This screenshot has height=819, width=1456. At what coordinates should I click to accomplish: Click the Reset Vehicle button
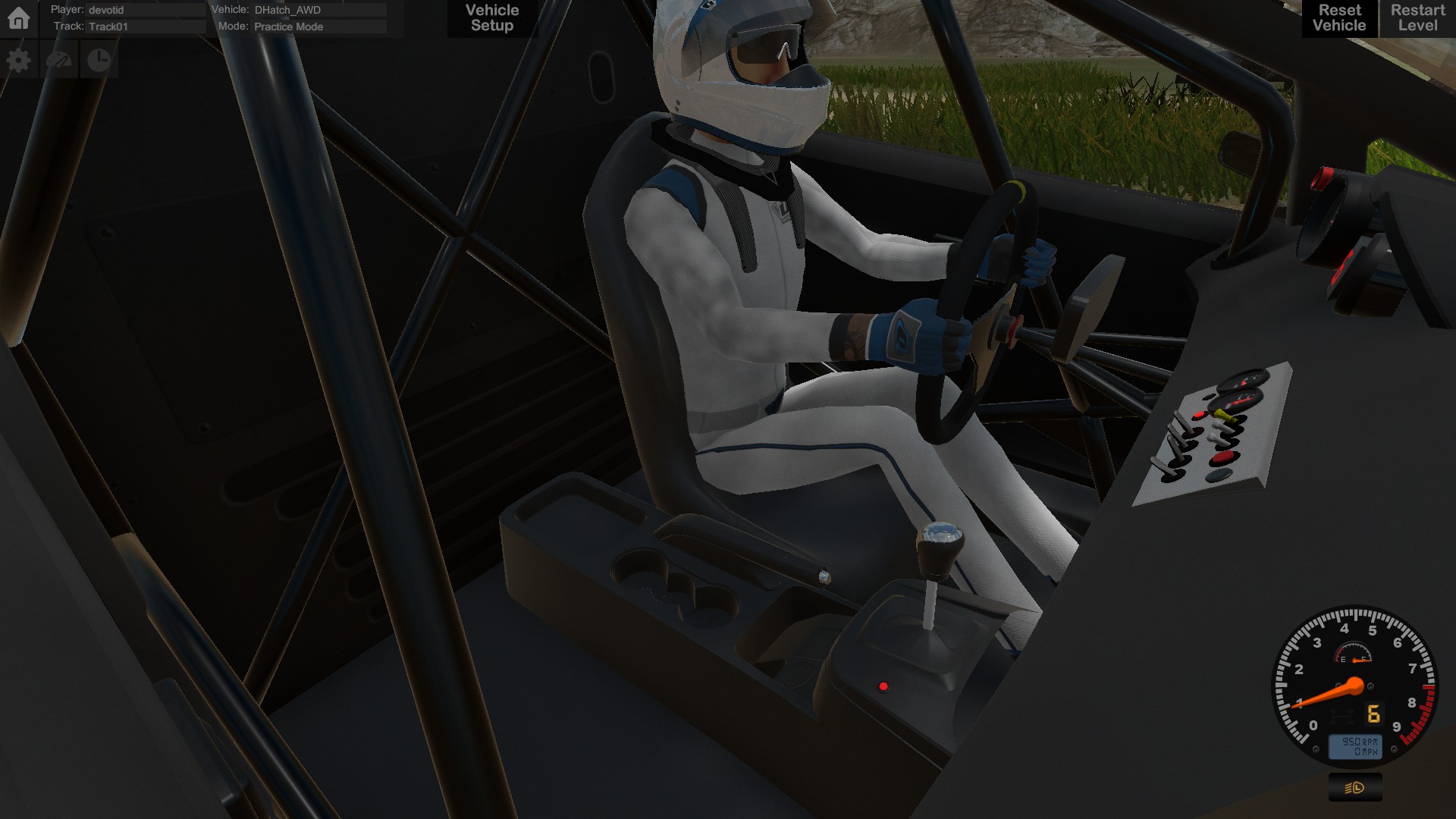pyautogui.click(x=1338, y=17)
